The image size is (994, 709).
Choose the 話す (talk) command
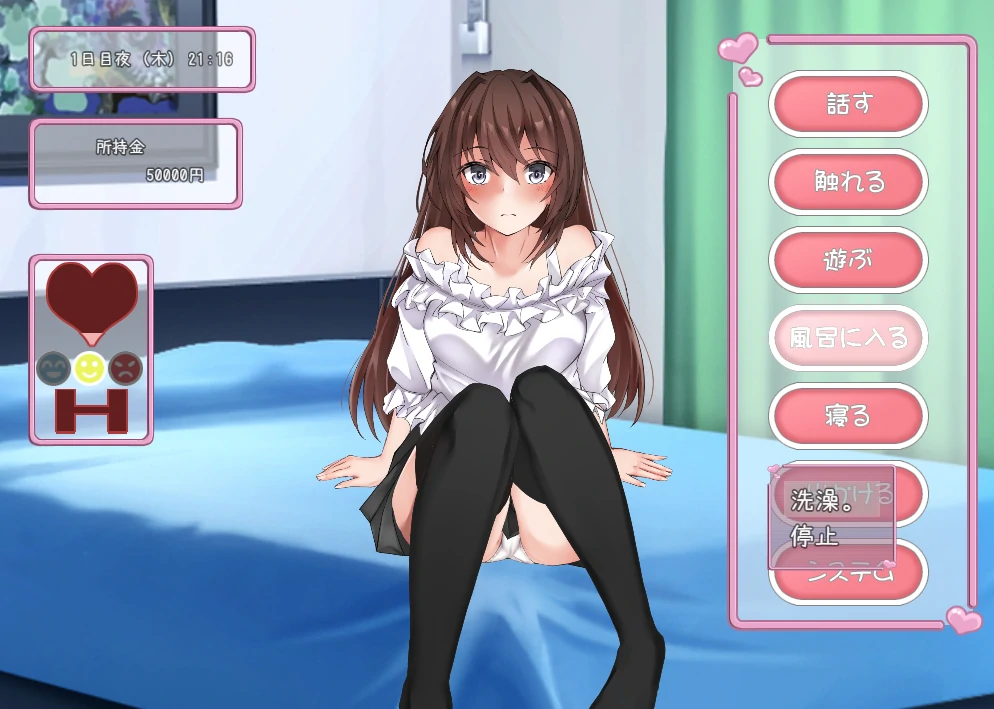848,104
